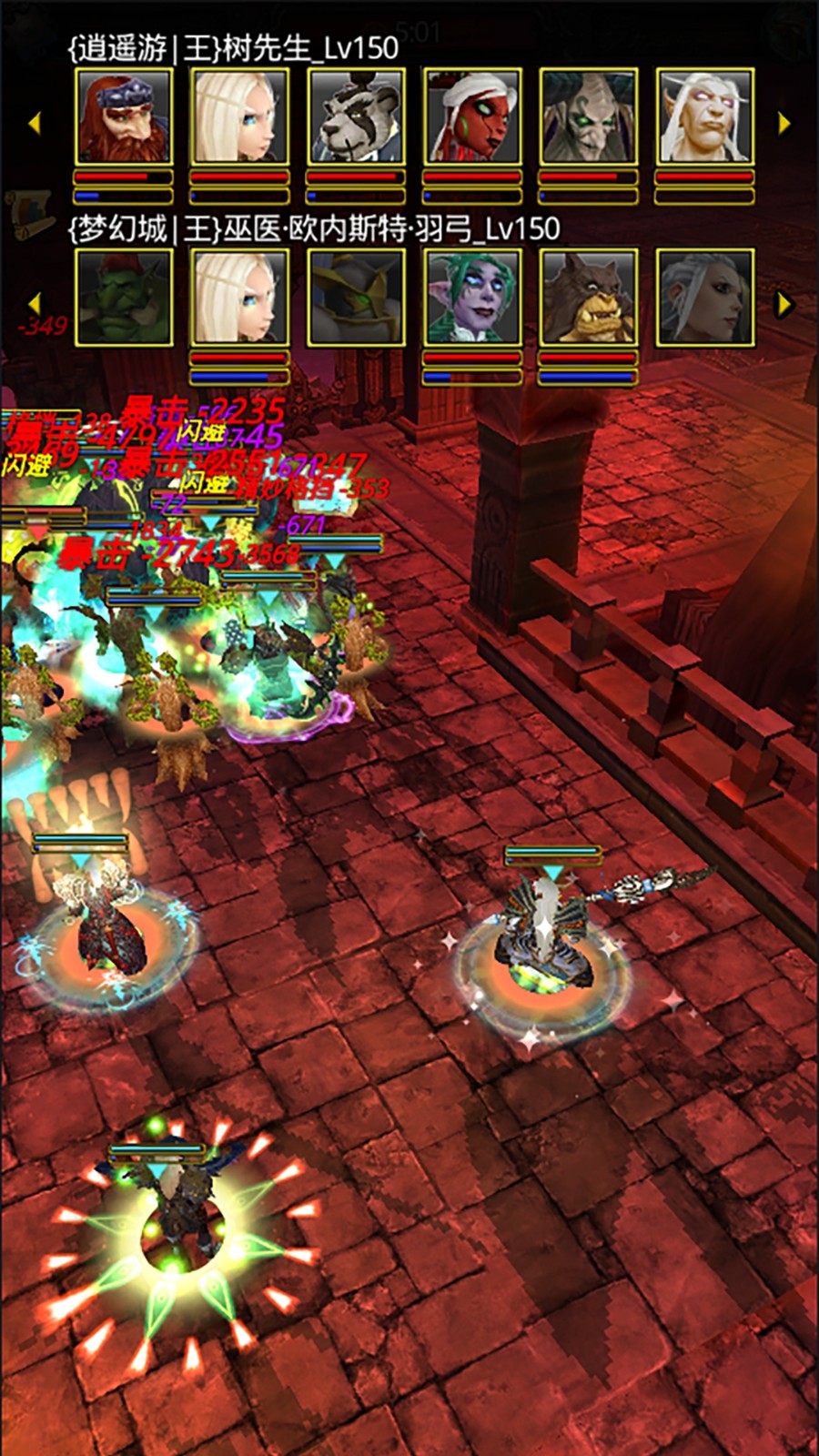Select the brown wolf beast portrait
This screenshot has height=1456, width=819.
tap(588, 298)
